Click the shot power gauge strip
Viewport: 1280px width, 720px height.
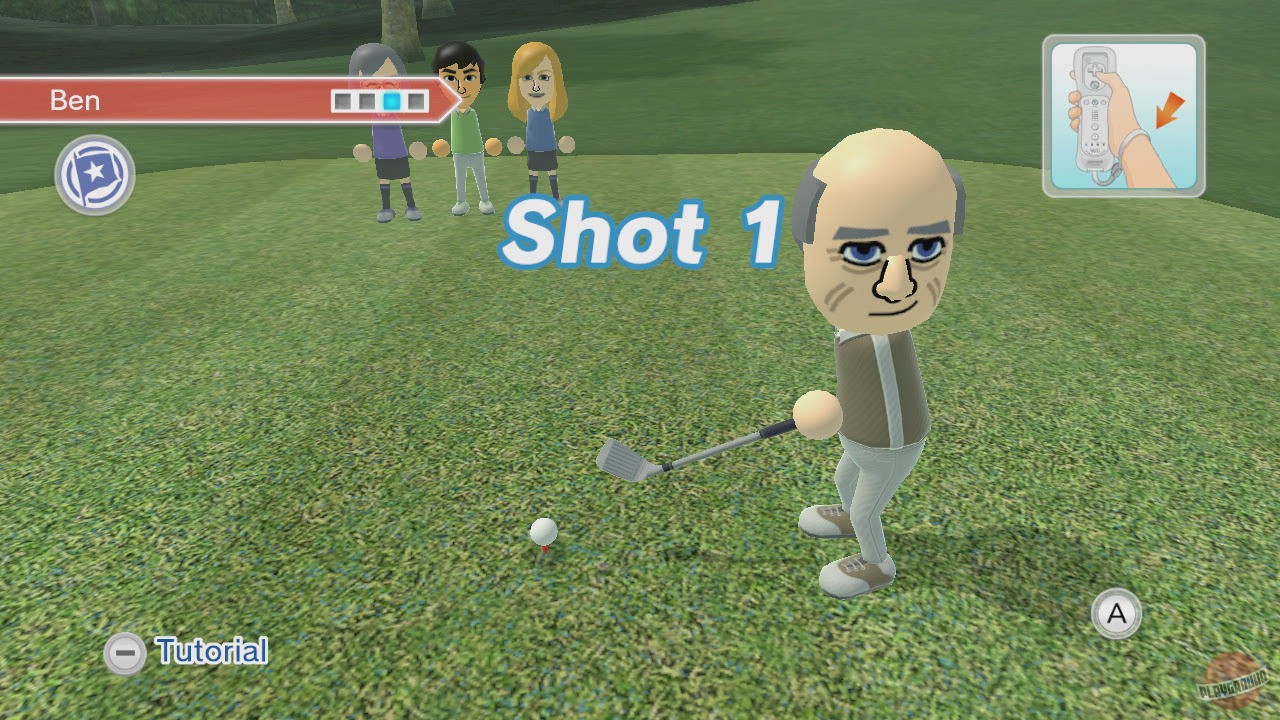[x=380, y=100]
